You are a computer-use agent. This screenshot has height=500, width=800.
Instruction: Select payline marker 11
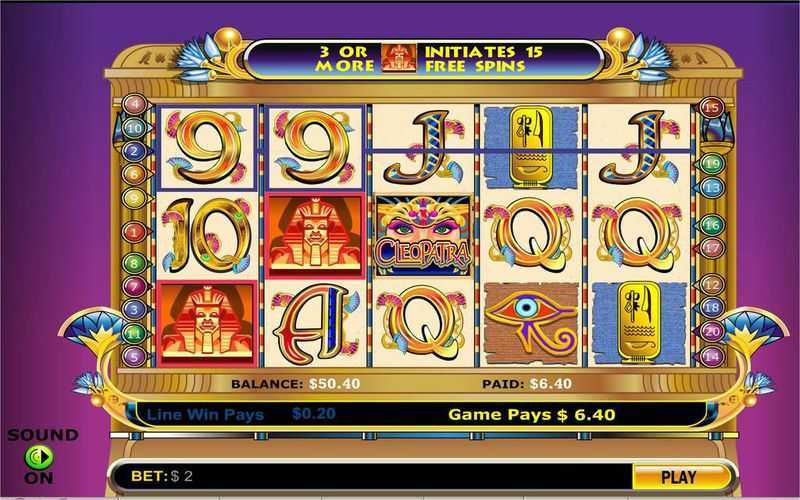point(134,332)
